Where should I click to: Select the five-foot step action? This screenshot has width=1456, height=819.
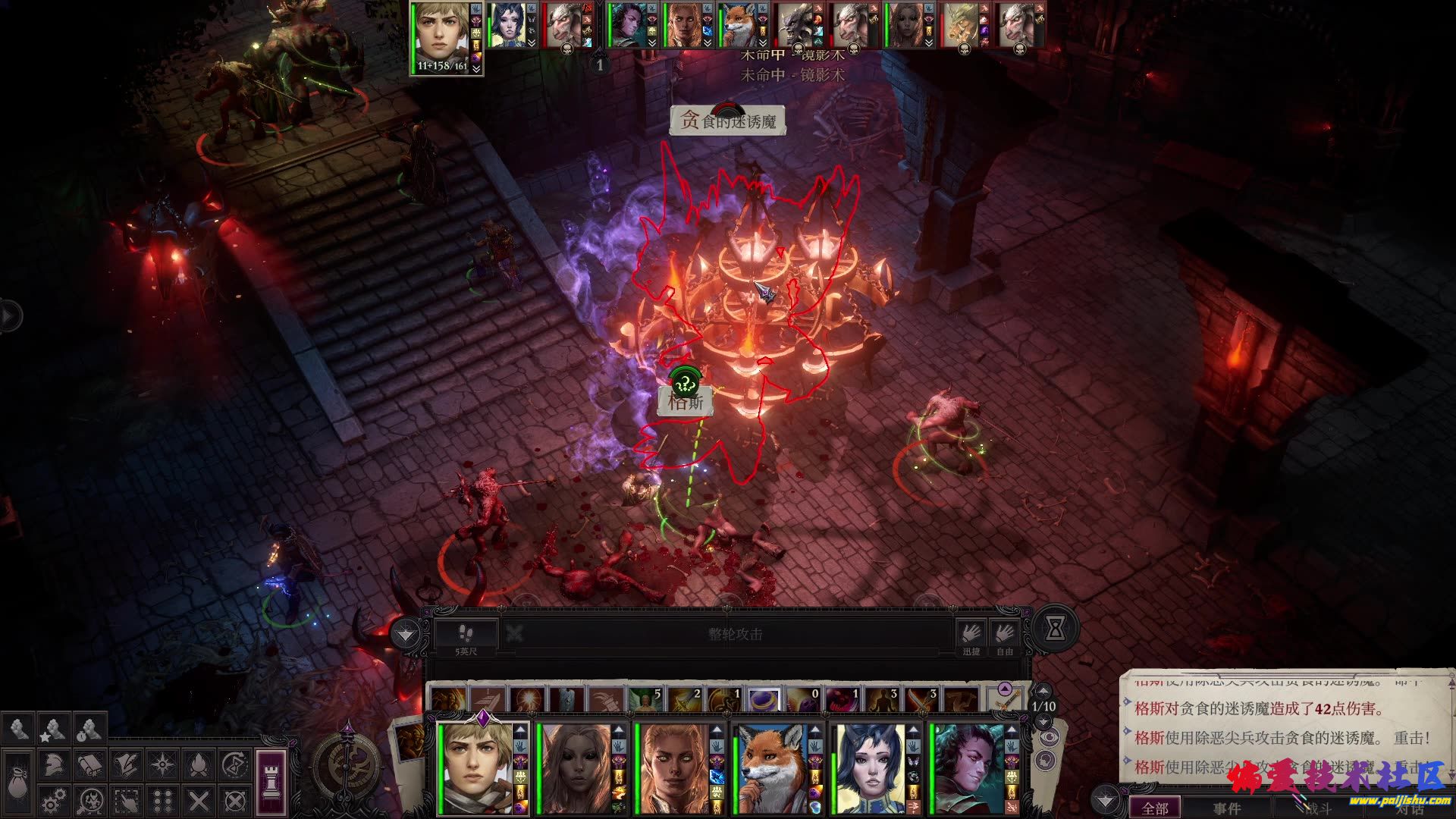click(x=466, y=634)
